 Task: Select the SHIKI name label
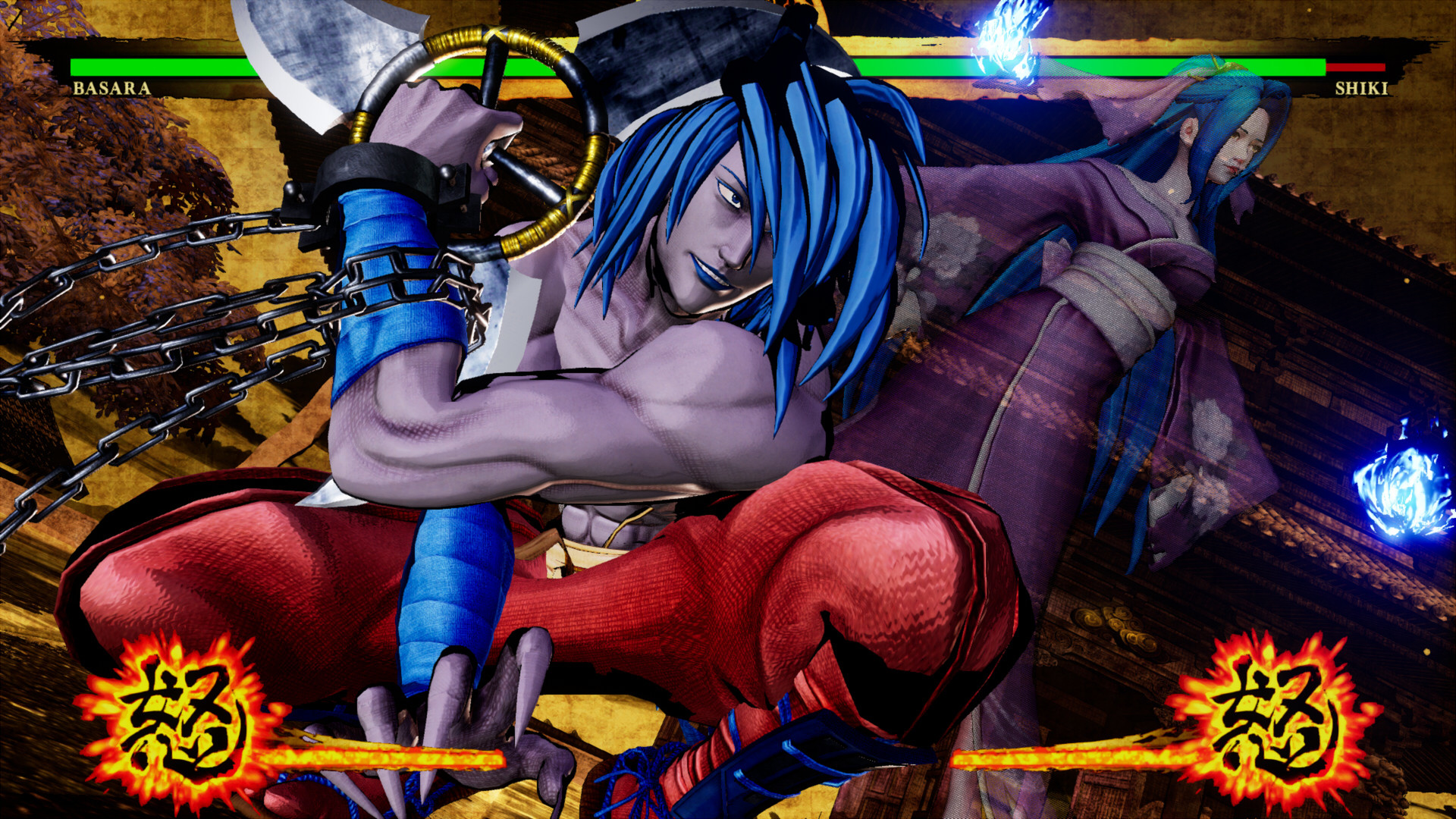pyautogui.click(x=1363, y=89)
